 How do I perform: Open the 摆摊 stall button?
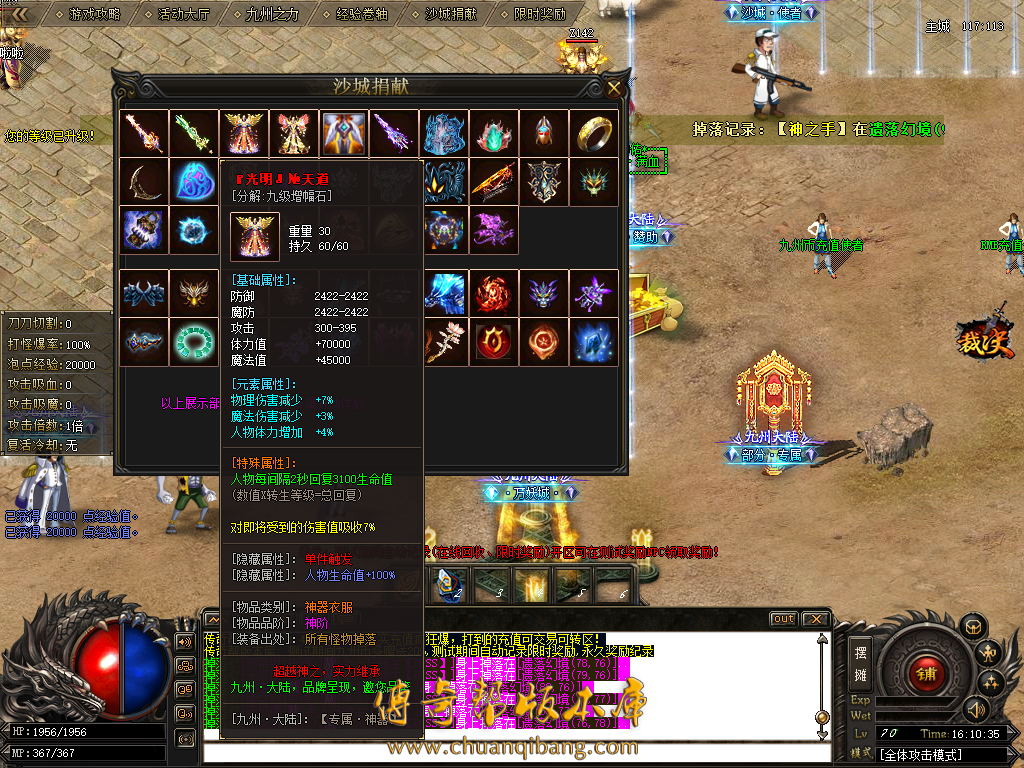860,663
